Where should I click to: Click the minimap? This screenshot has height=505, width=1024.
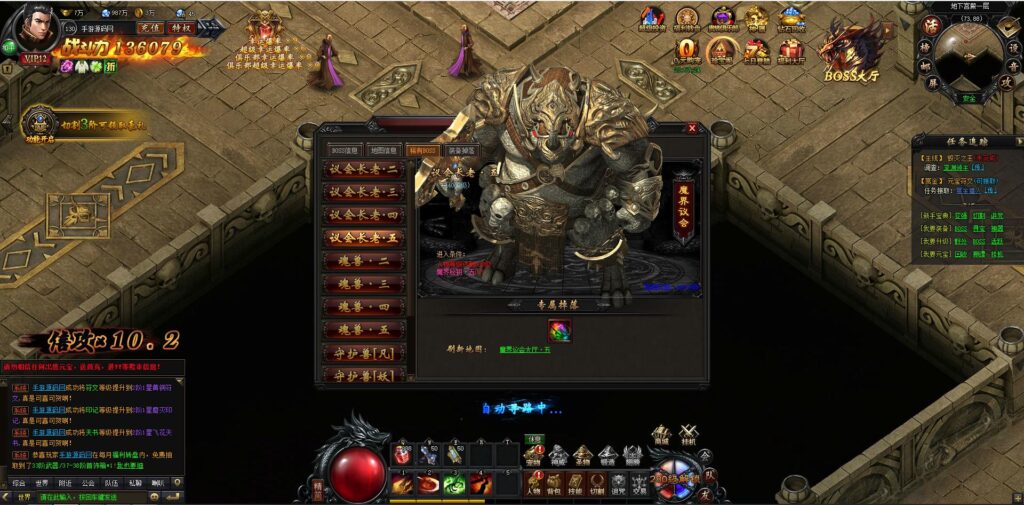968,56
